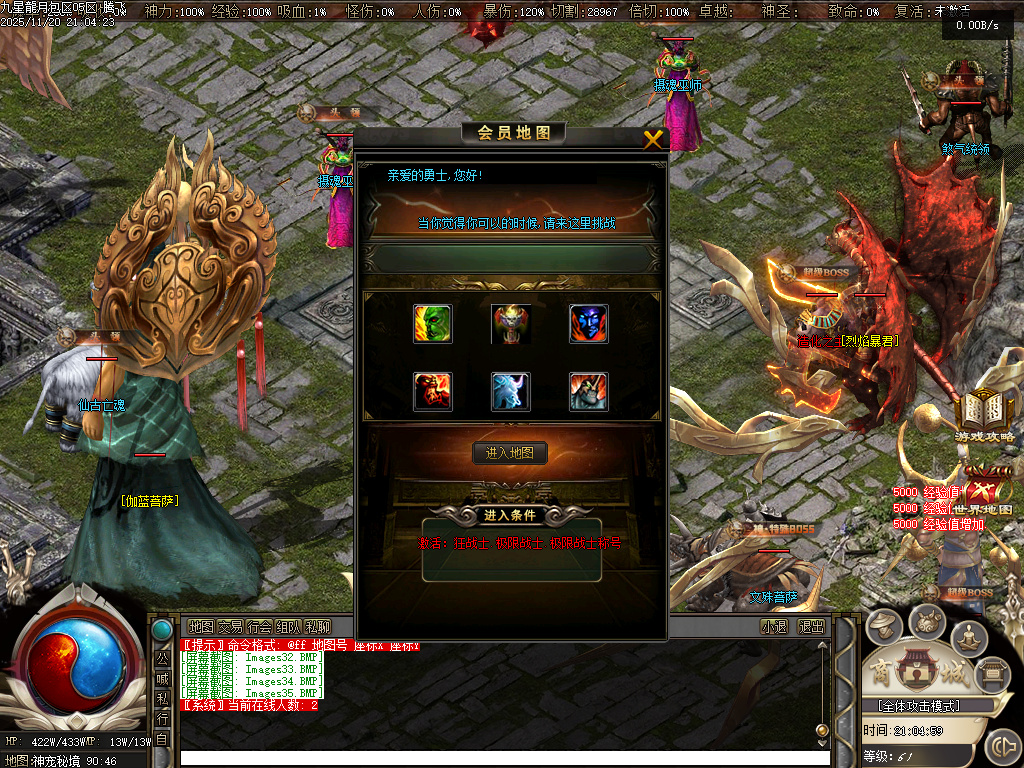Toggle the sound speaker button

[1002, 746]
